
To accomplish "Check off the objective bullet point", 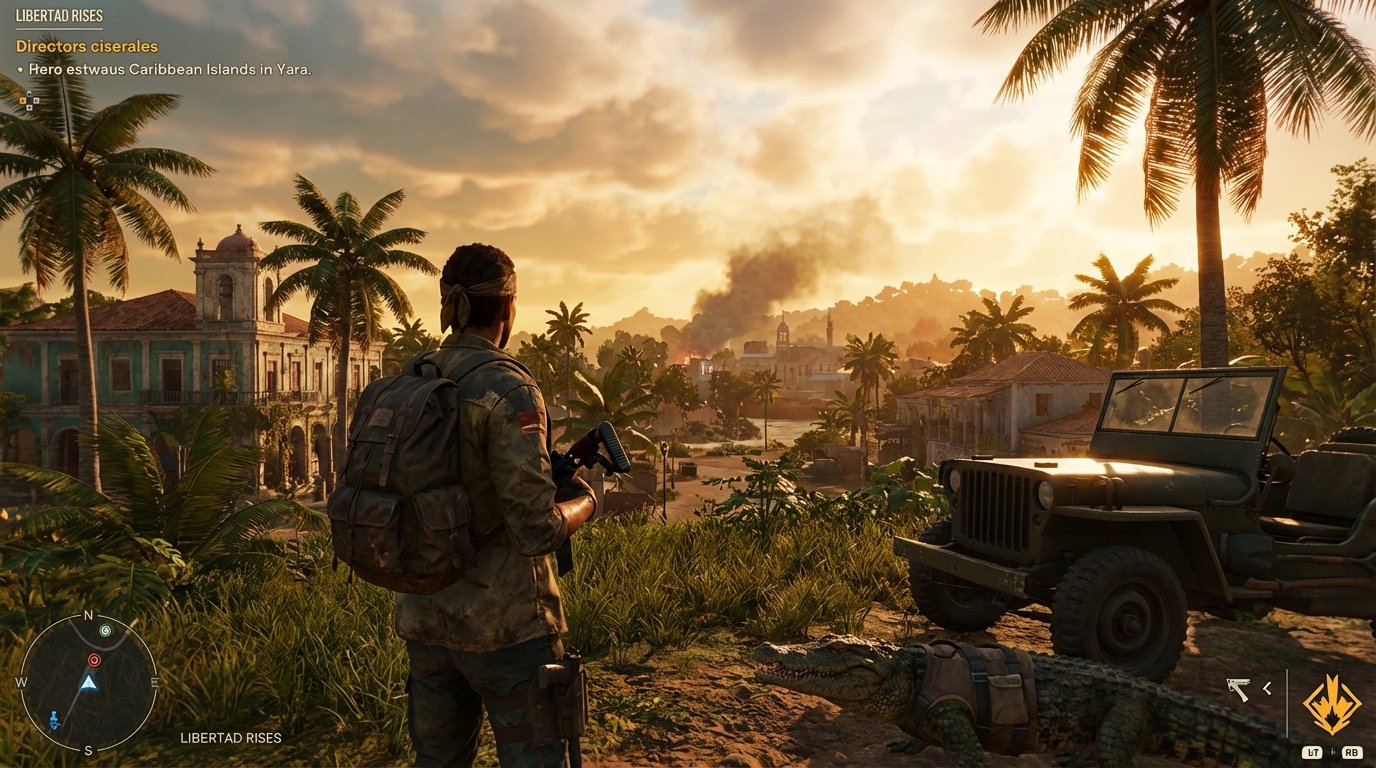I will (x=22, y=70).
